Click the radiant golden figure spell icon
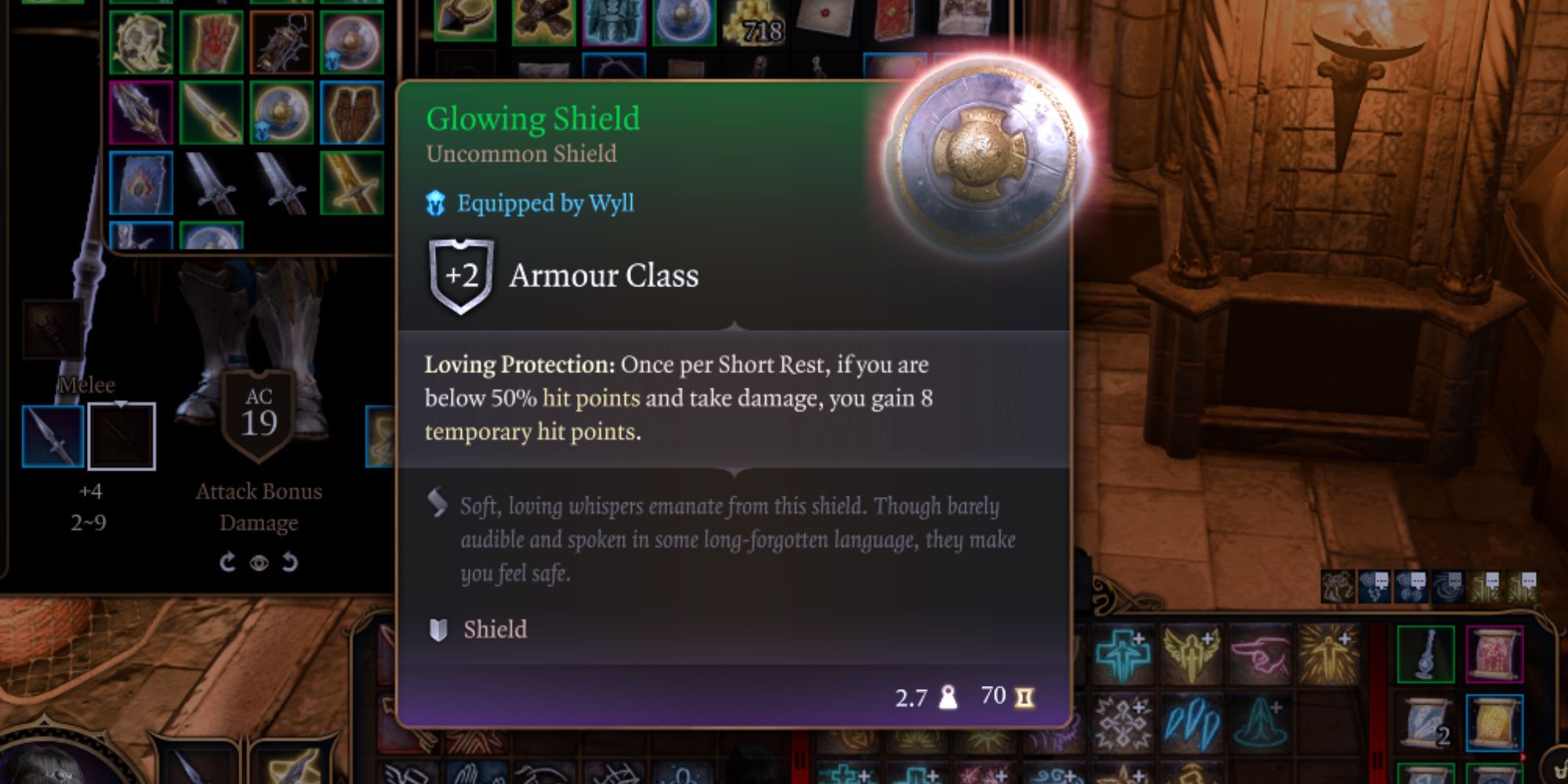This screenshot has width=1568, height=784. click(x=1327, y=653)
